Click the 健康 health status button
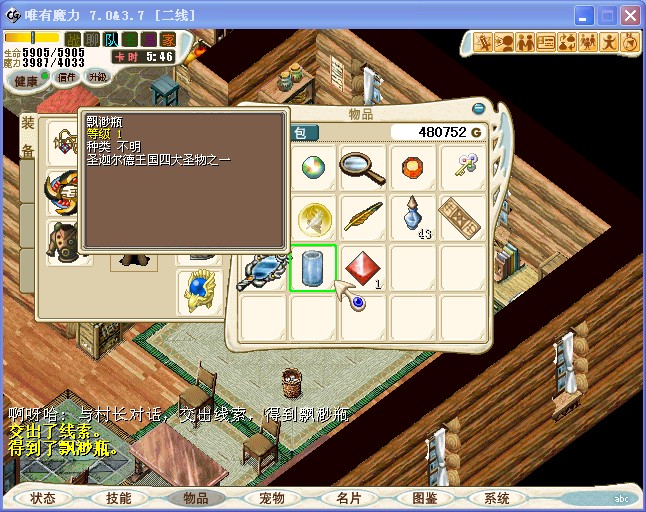Image resolution: width=646 pixels, height=512 pixels. pos(26,80)
